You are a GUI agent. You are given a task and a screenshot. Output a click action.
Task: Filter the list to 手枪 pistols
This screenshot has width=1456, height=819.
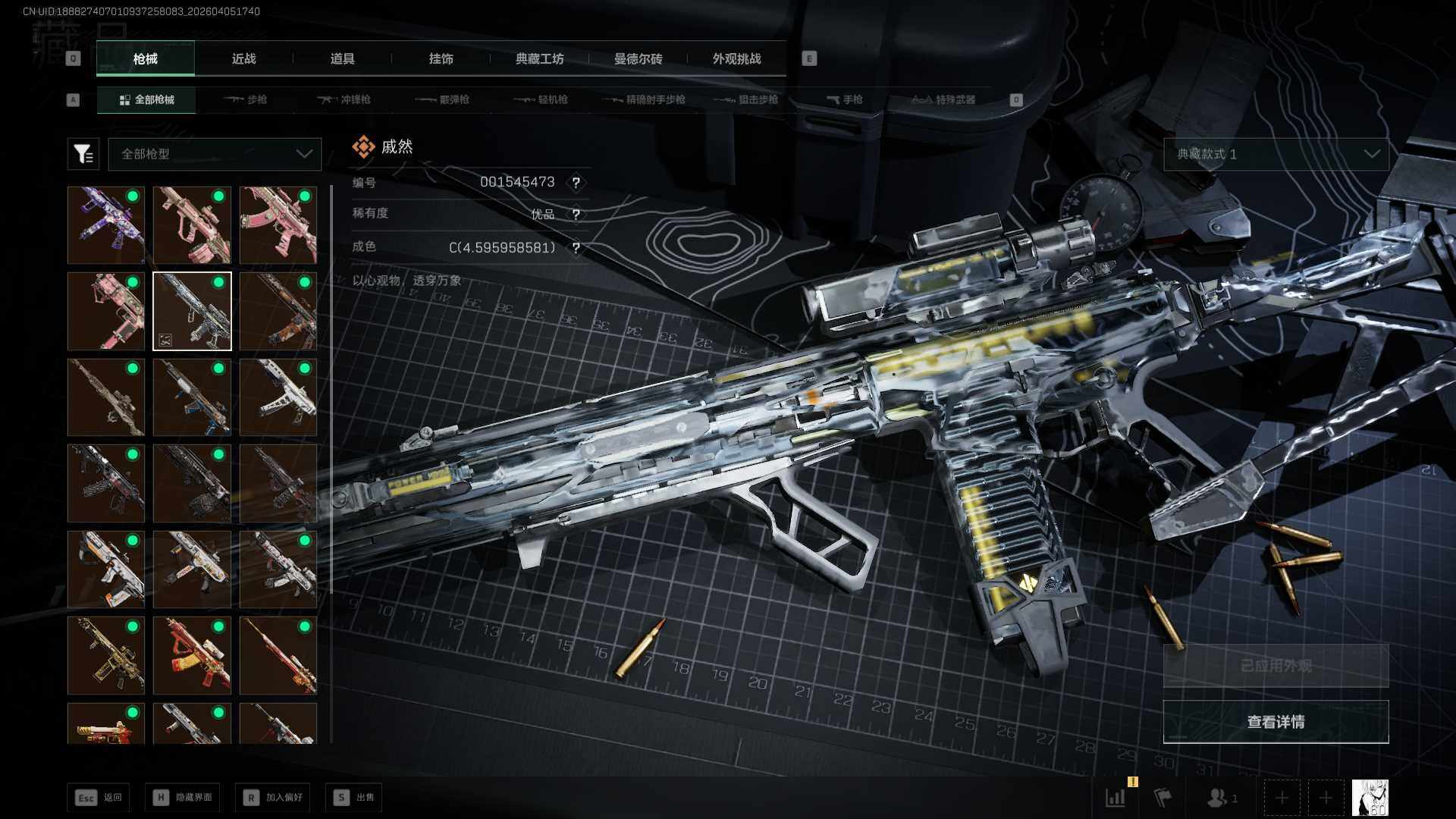844,100
